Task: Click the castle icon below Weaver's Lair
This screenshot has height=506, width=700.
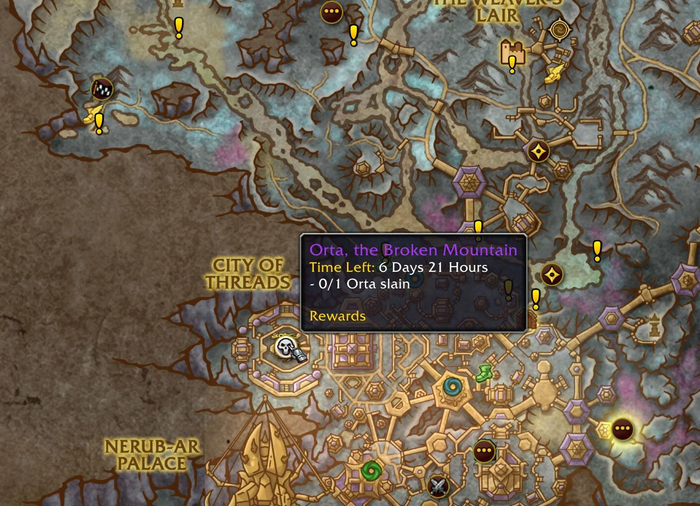Action: 515,50
